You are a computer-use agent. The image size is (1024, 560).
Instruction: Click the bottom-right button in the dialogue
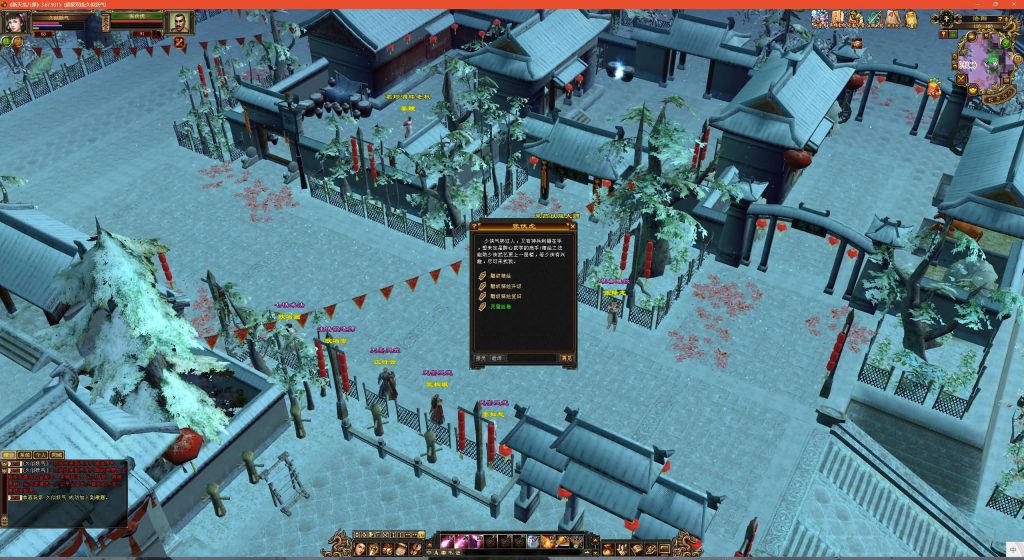coord(567,357)
